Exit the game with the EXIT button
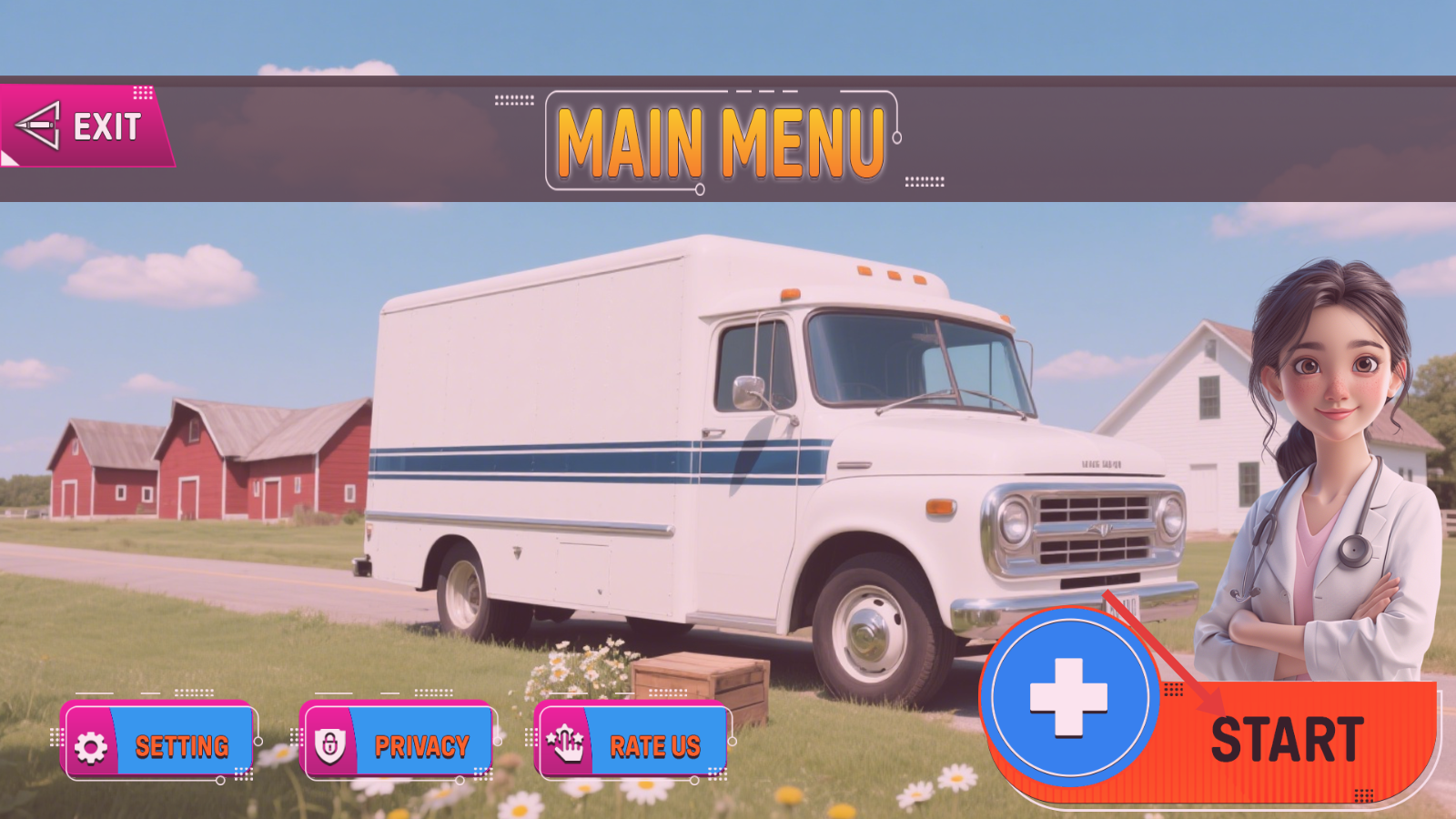 click(86, 126)
